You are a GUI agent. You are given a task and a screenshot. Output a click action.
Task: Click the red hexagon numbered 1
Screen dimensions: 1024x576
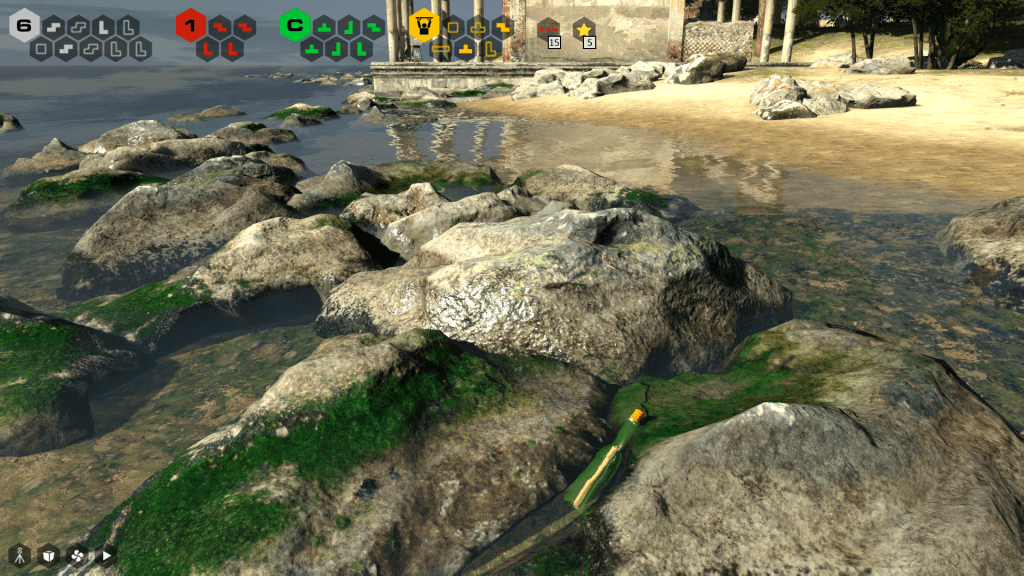coord(190,25)
